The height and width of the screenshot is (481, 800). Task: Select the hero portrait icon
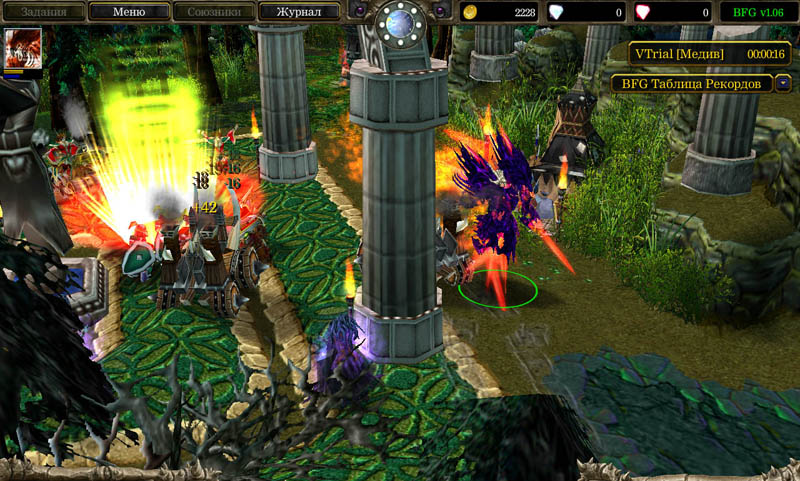click(x=23, y=49)
